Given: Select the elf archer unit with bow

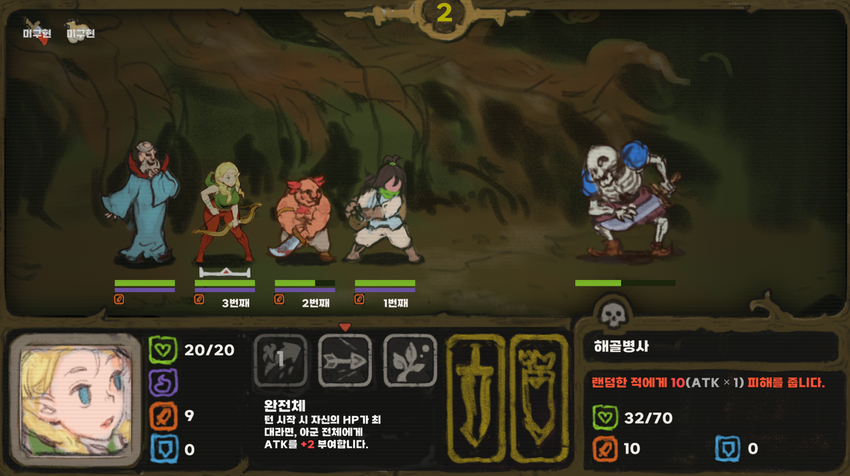Looking at the screenshot, I should point(225,208).
